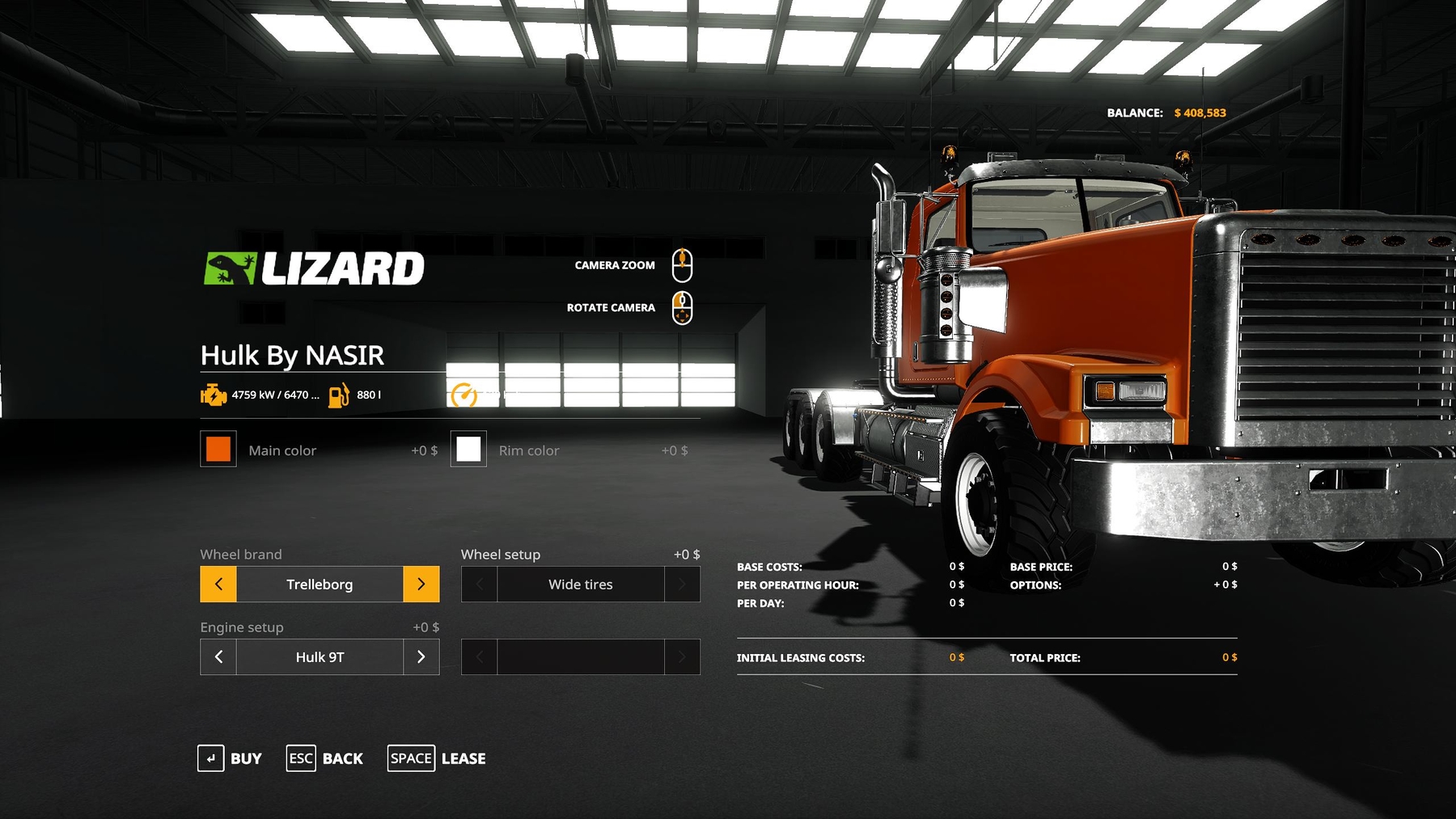Image resolution: width=1456 pixels, height=819 pixels.
Task: Choose the white Rim color swatch
Action: 468,450
